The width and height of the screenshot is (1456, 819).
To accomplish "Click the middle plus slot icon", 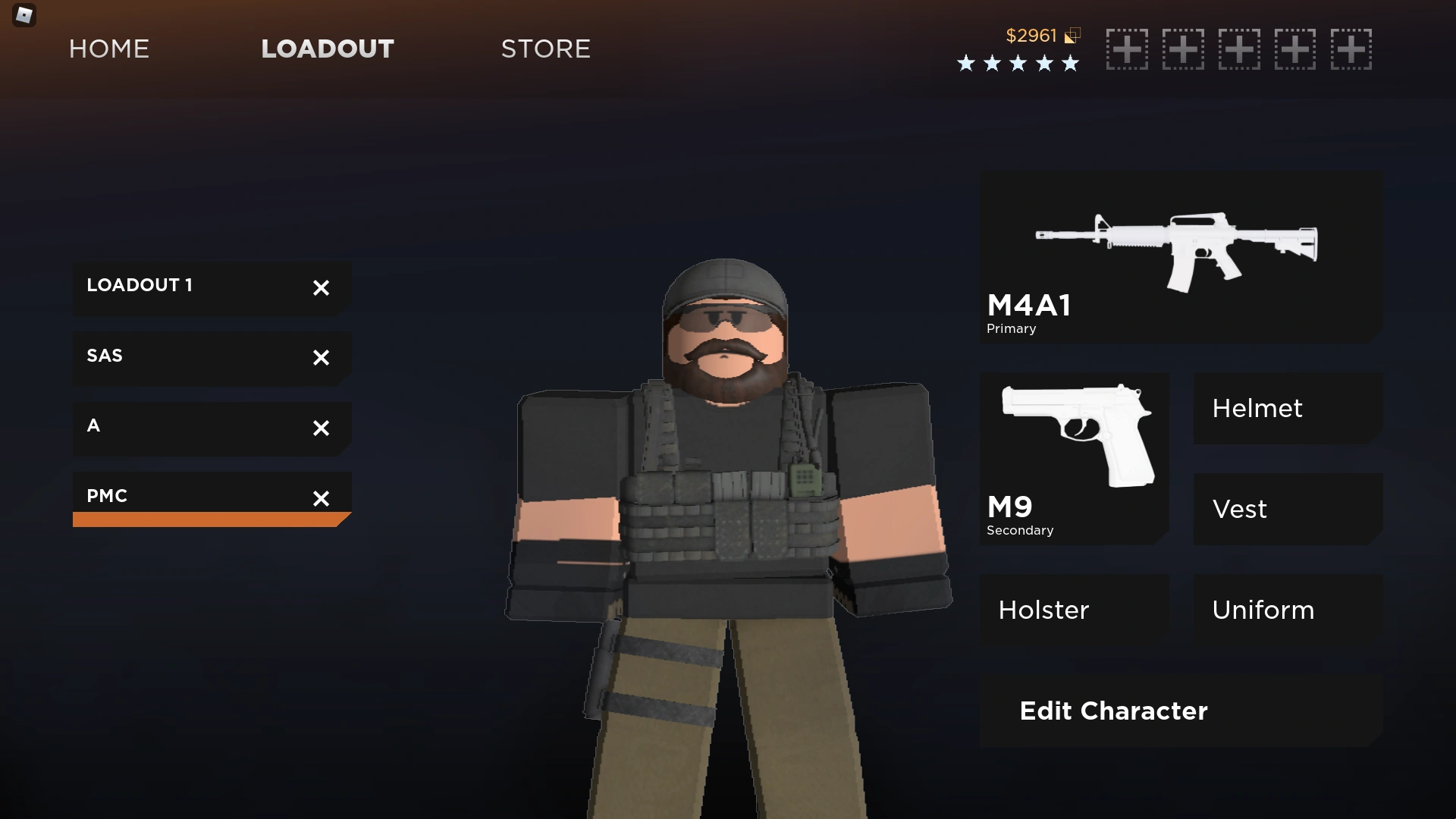I will click(x=1240, y=49).
